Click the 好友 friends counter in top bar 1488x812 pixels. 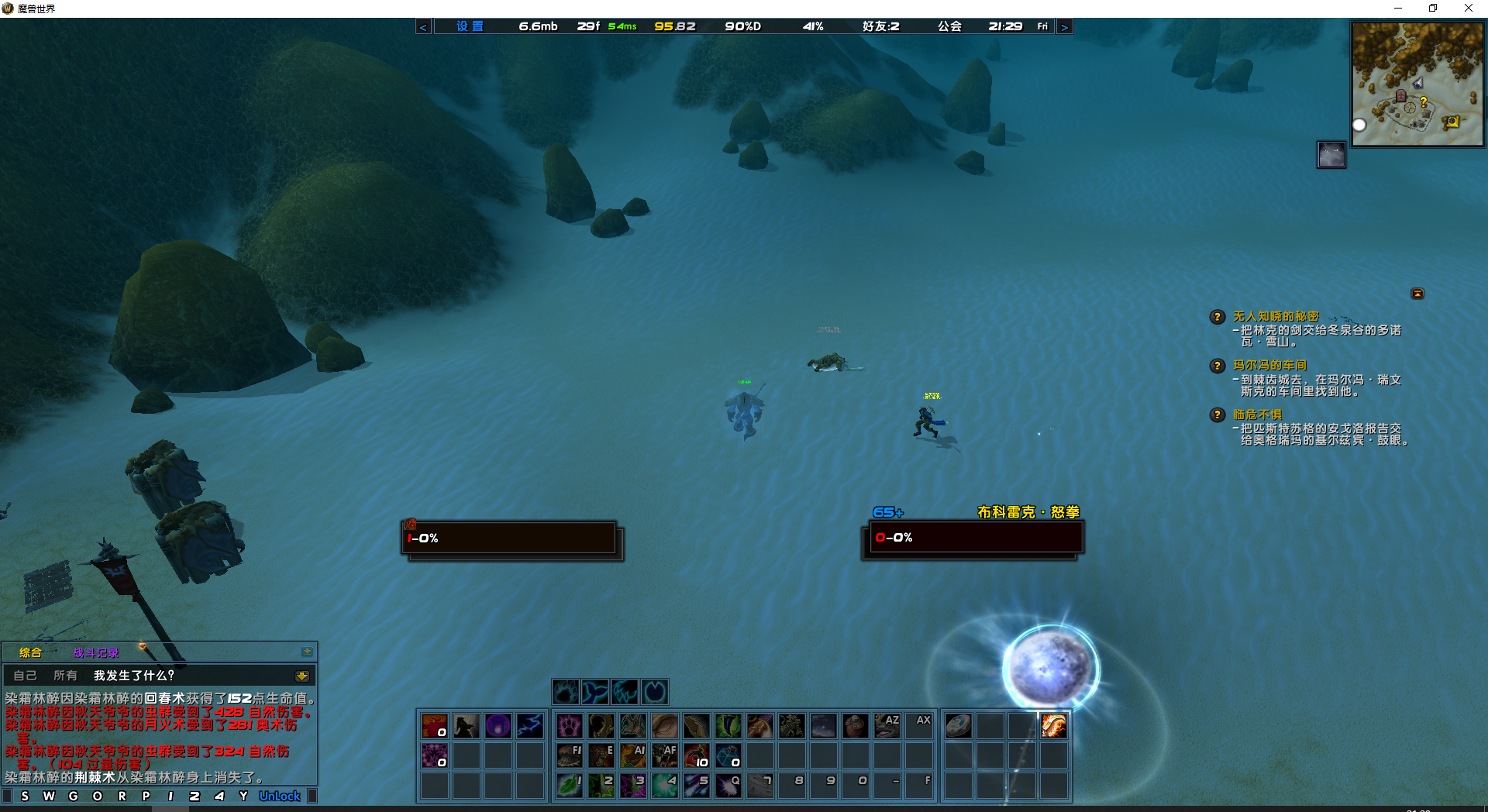(x=880, y=26)
